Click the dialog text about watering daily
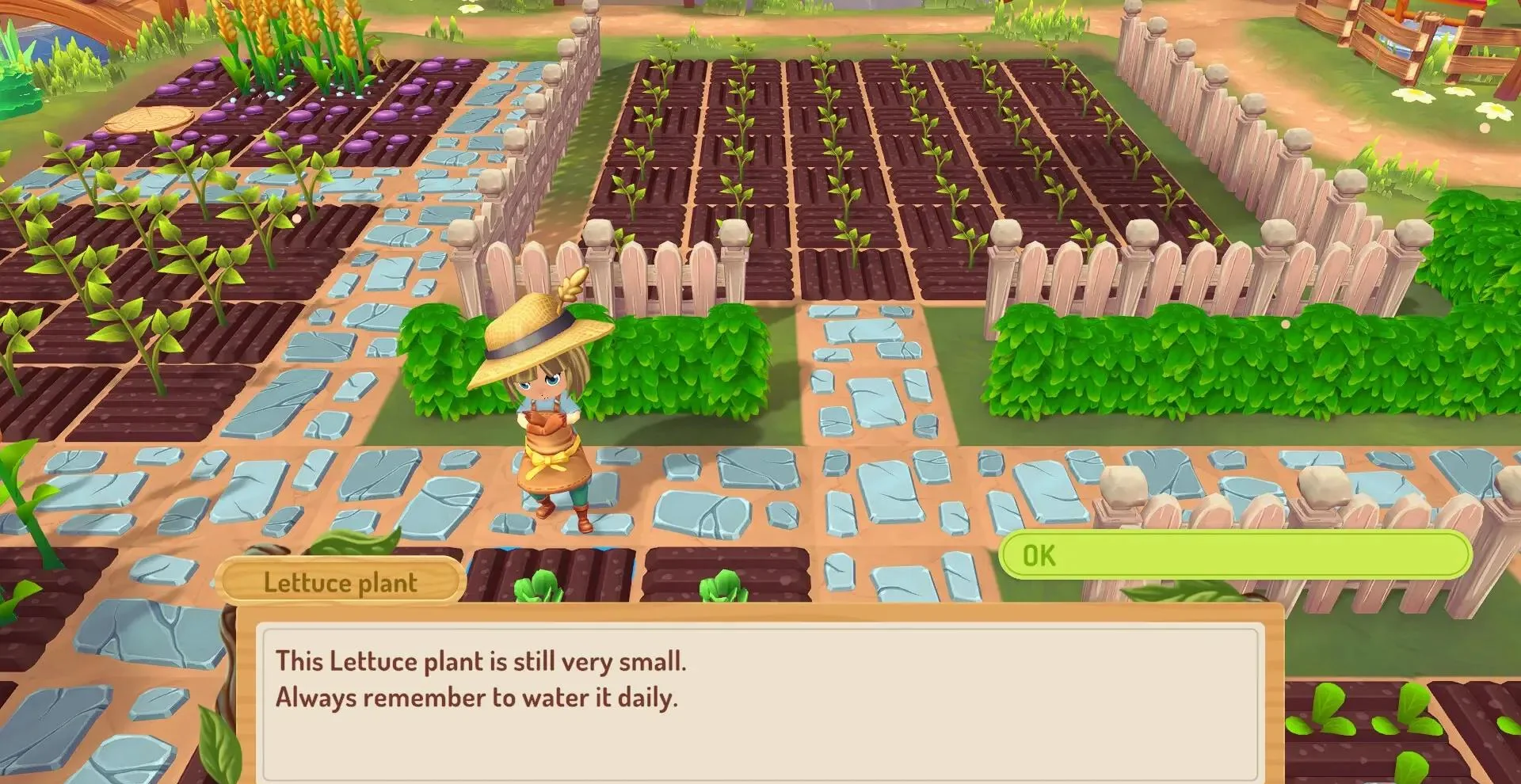 click(475, 697)
